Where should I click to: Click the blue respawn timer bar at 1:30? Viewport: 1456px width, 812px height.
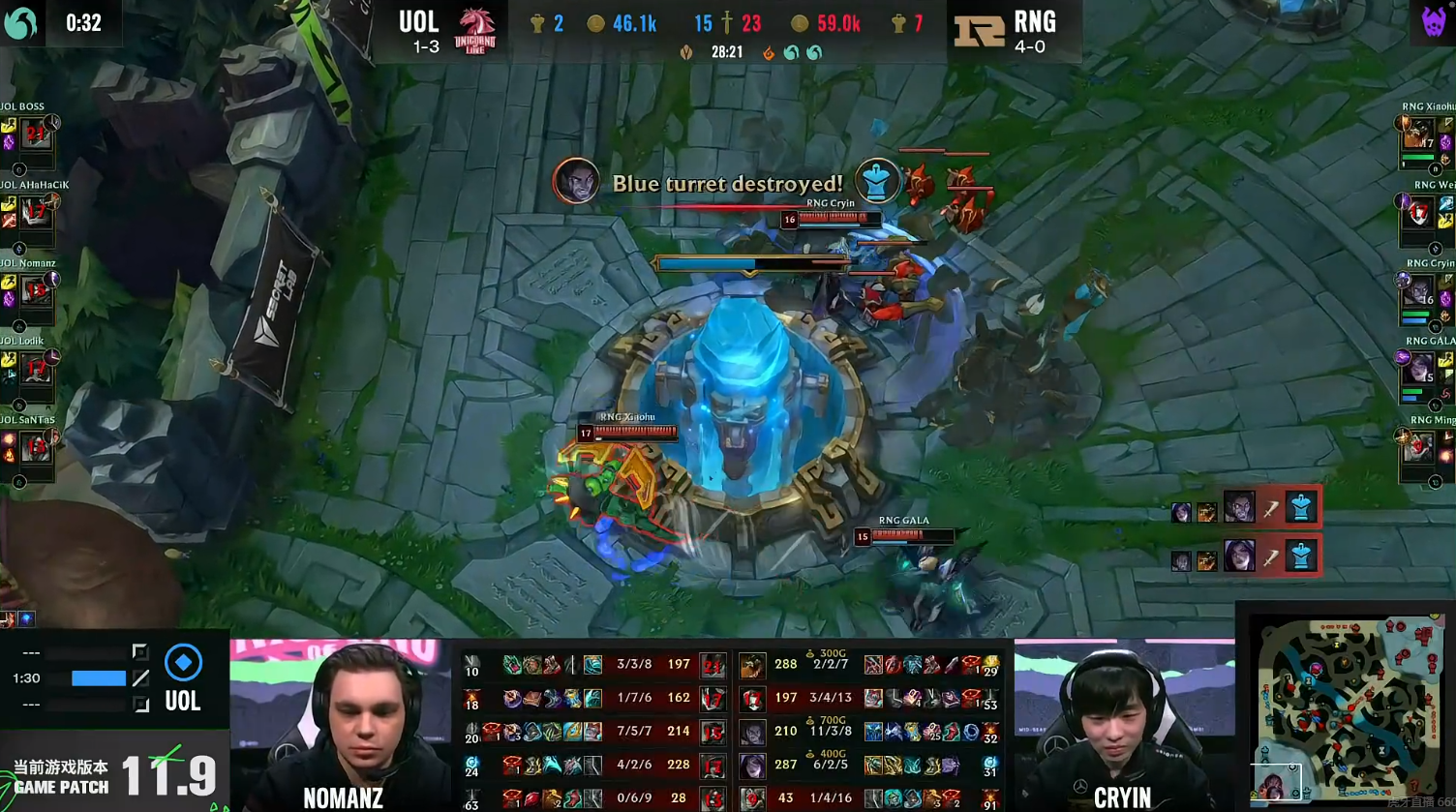pyautogui.click(x=100, y=676)
